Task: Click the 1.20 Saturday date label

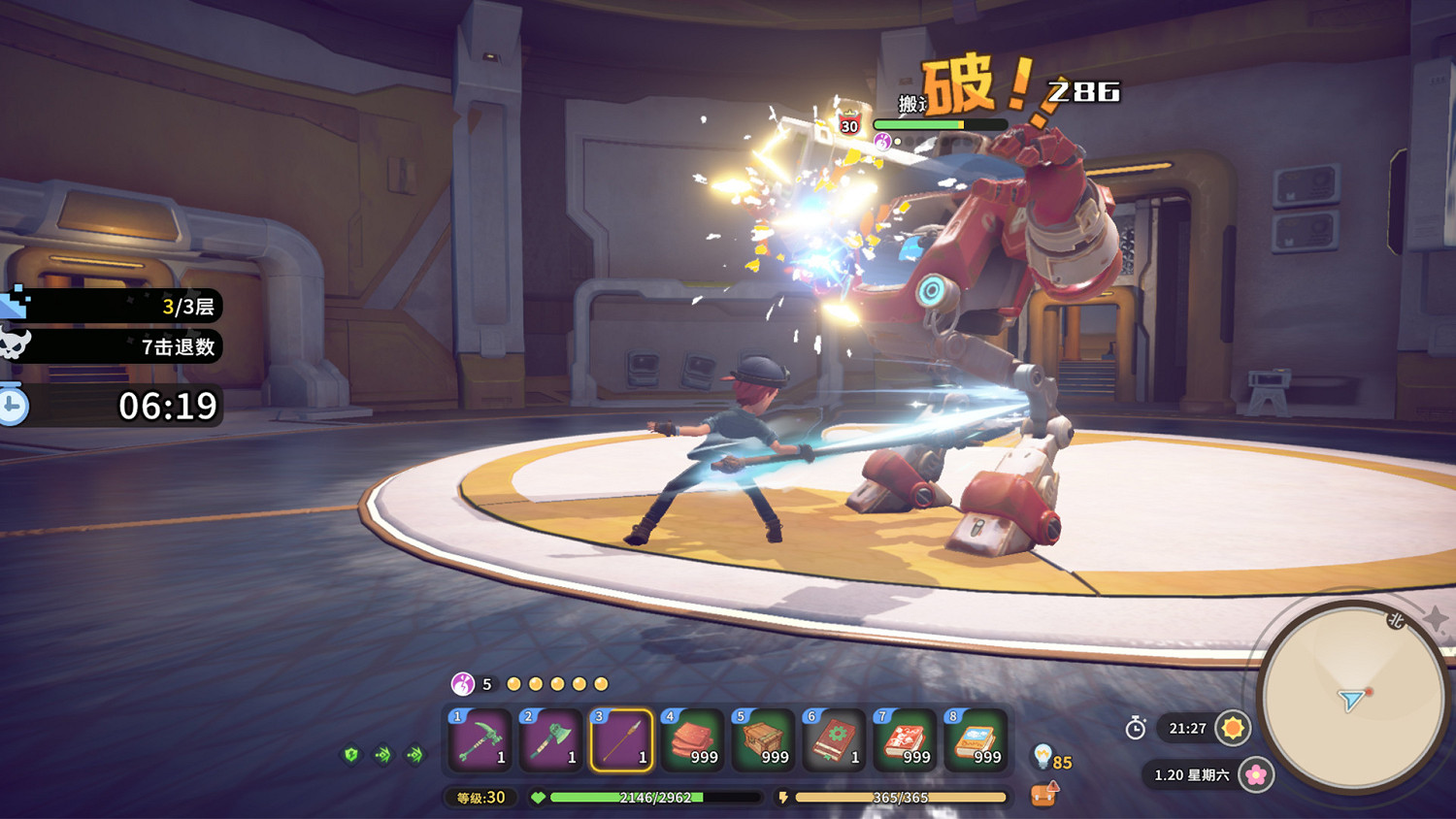Action: pyautogui.click(x=1176, y=776)
